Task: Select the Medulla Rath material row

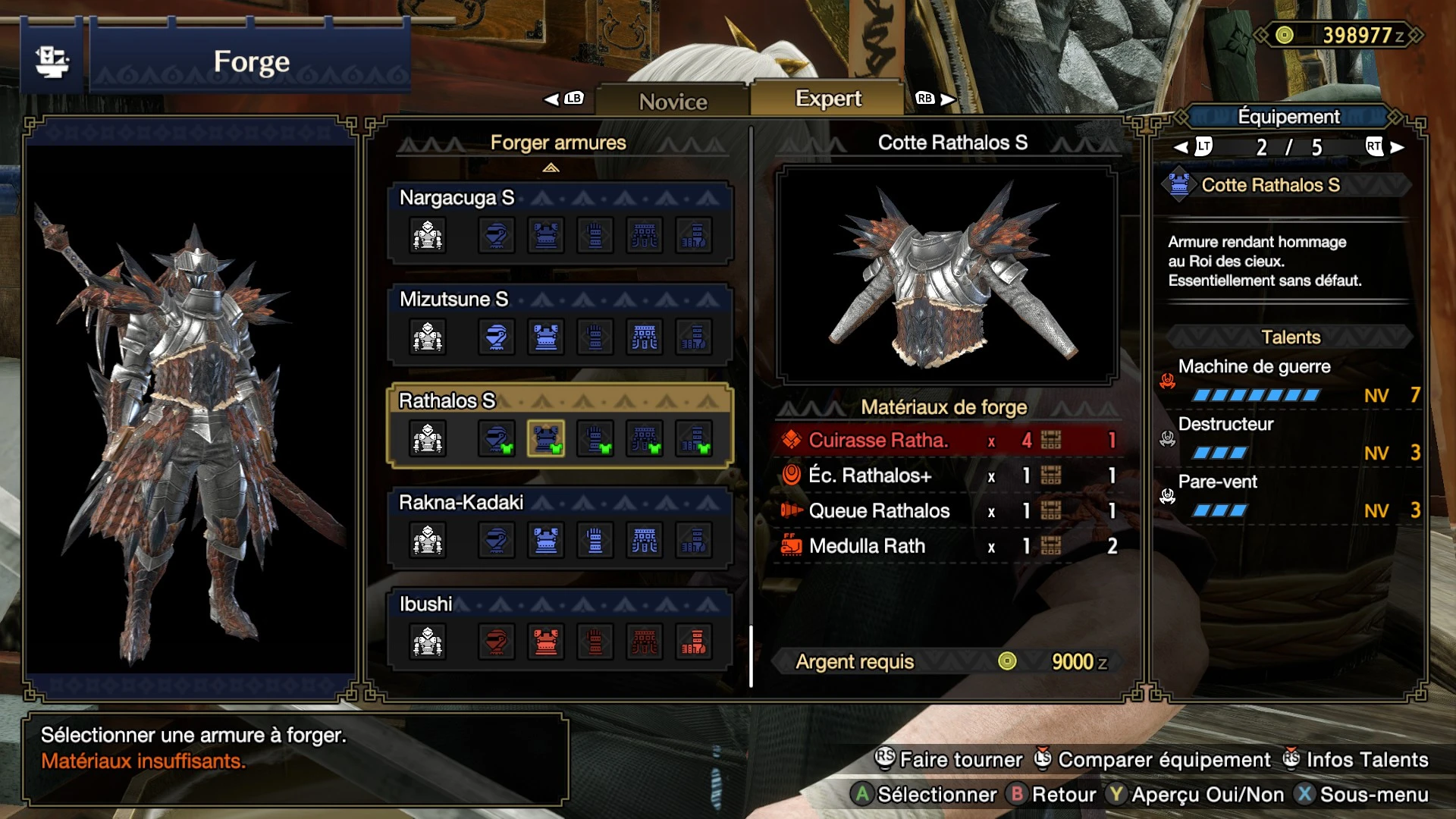Action: 946,546
